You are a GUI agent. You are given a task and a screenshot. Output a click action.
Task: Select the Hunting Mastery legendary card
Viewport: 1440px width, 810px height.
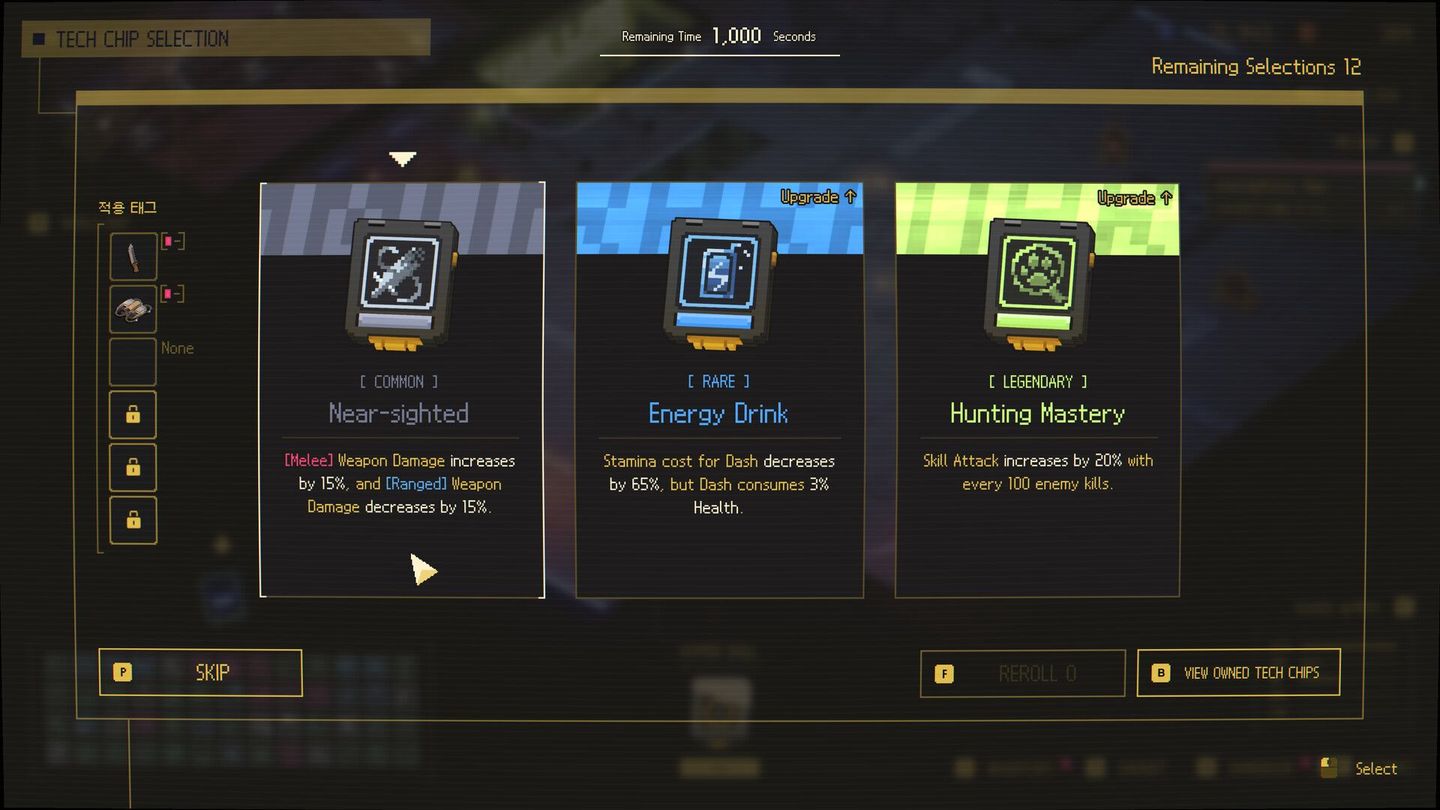click(x=1036, y=388)
